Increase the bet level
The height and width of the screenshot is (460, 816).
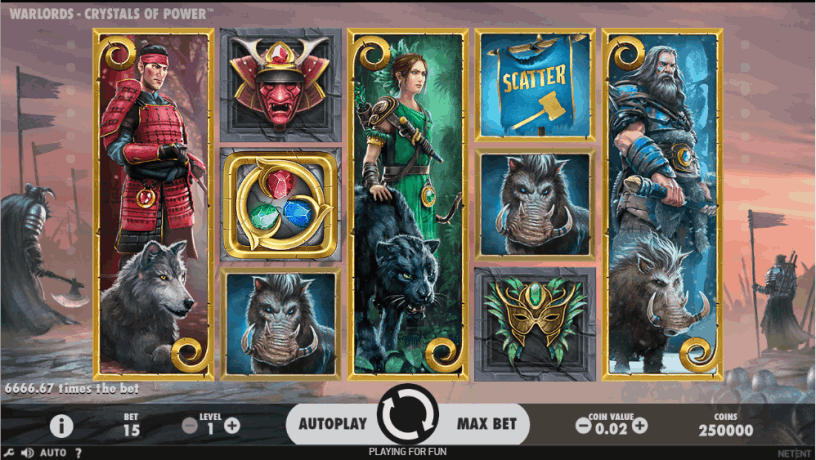point(232,425)
